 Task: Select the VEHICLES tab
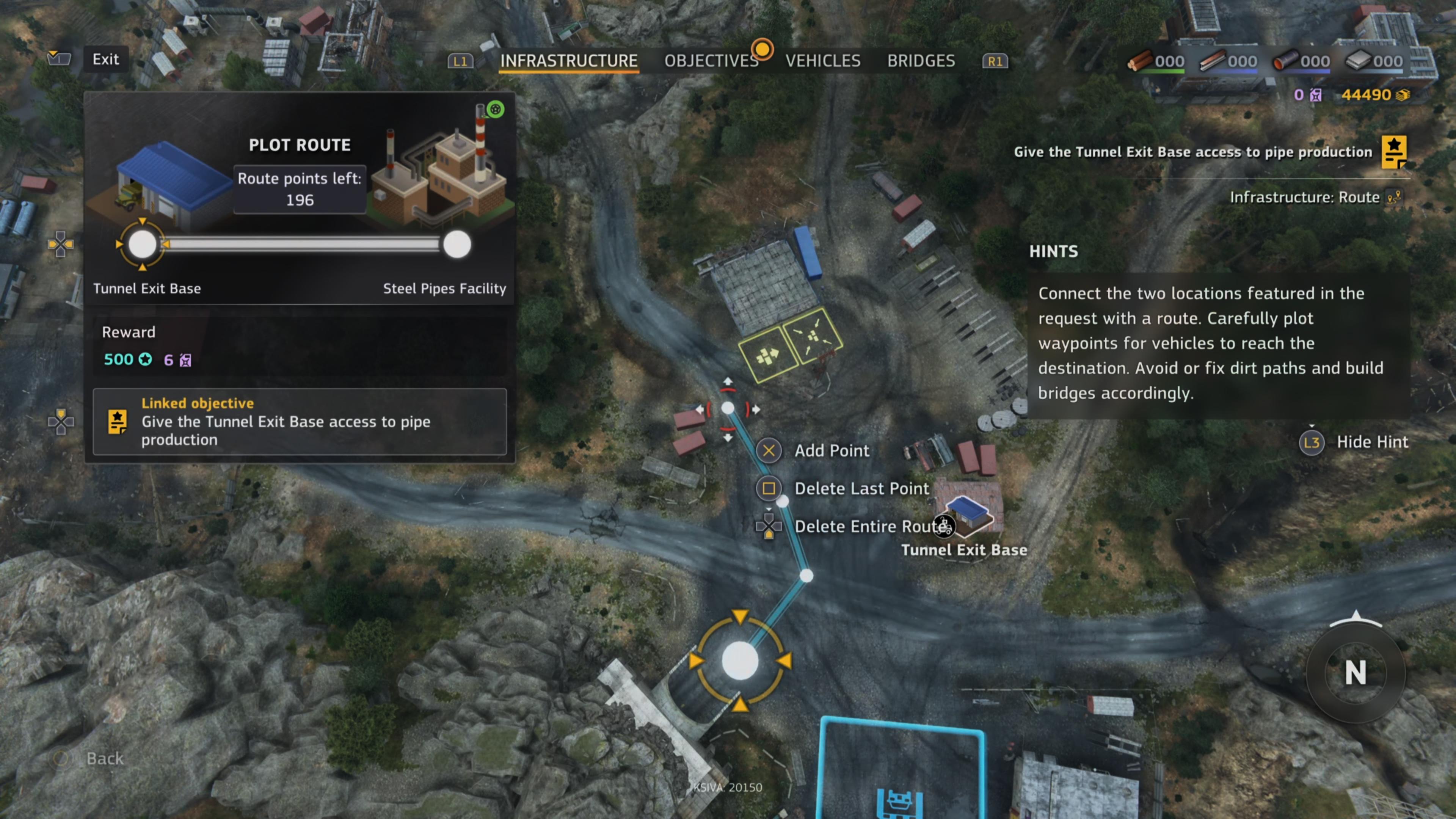click(823, 61)
